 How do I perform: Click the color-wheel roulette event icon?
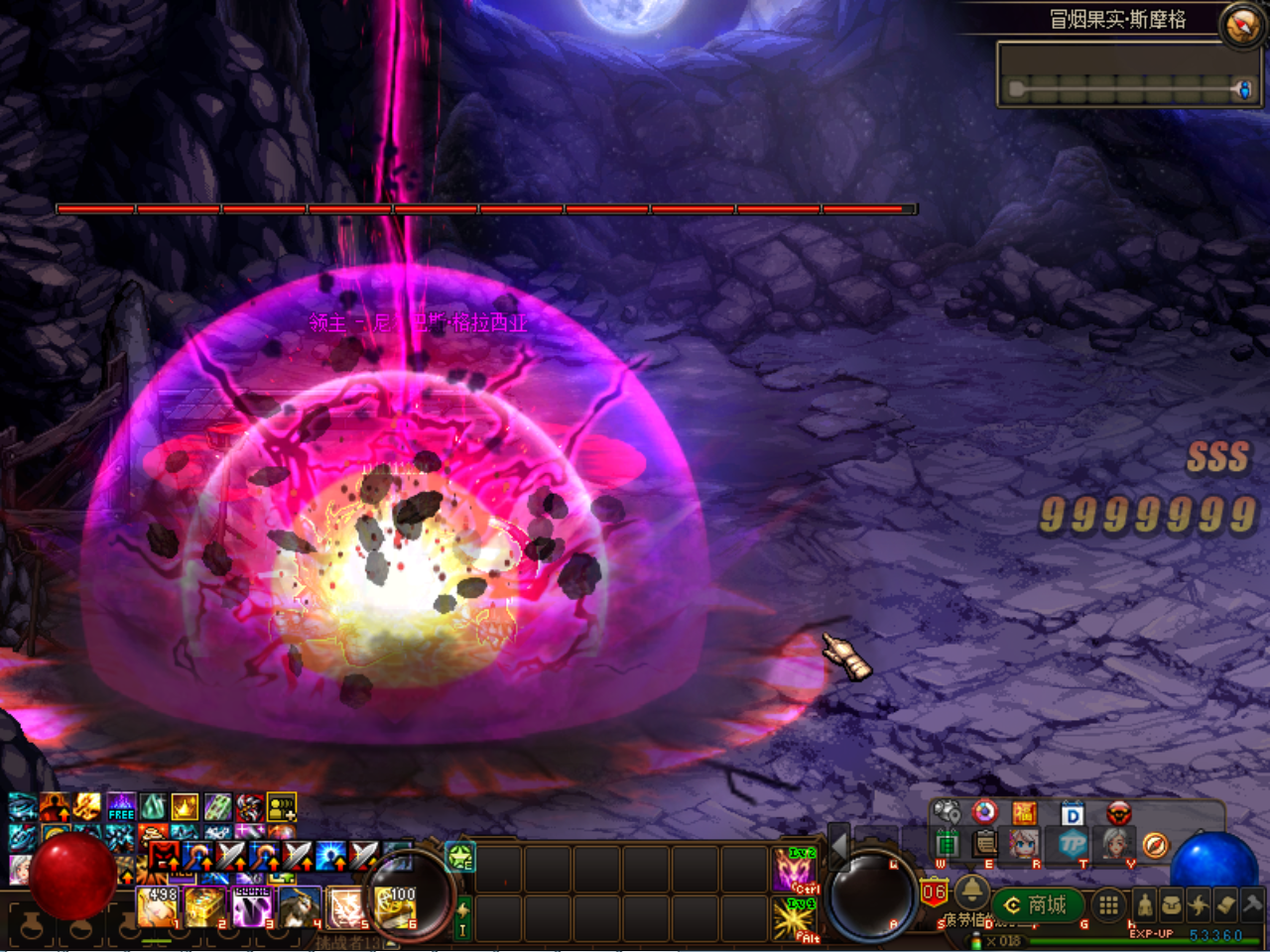pyautogui.click(x=983, y=812)
